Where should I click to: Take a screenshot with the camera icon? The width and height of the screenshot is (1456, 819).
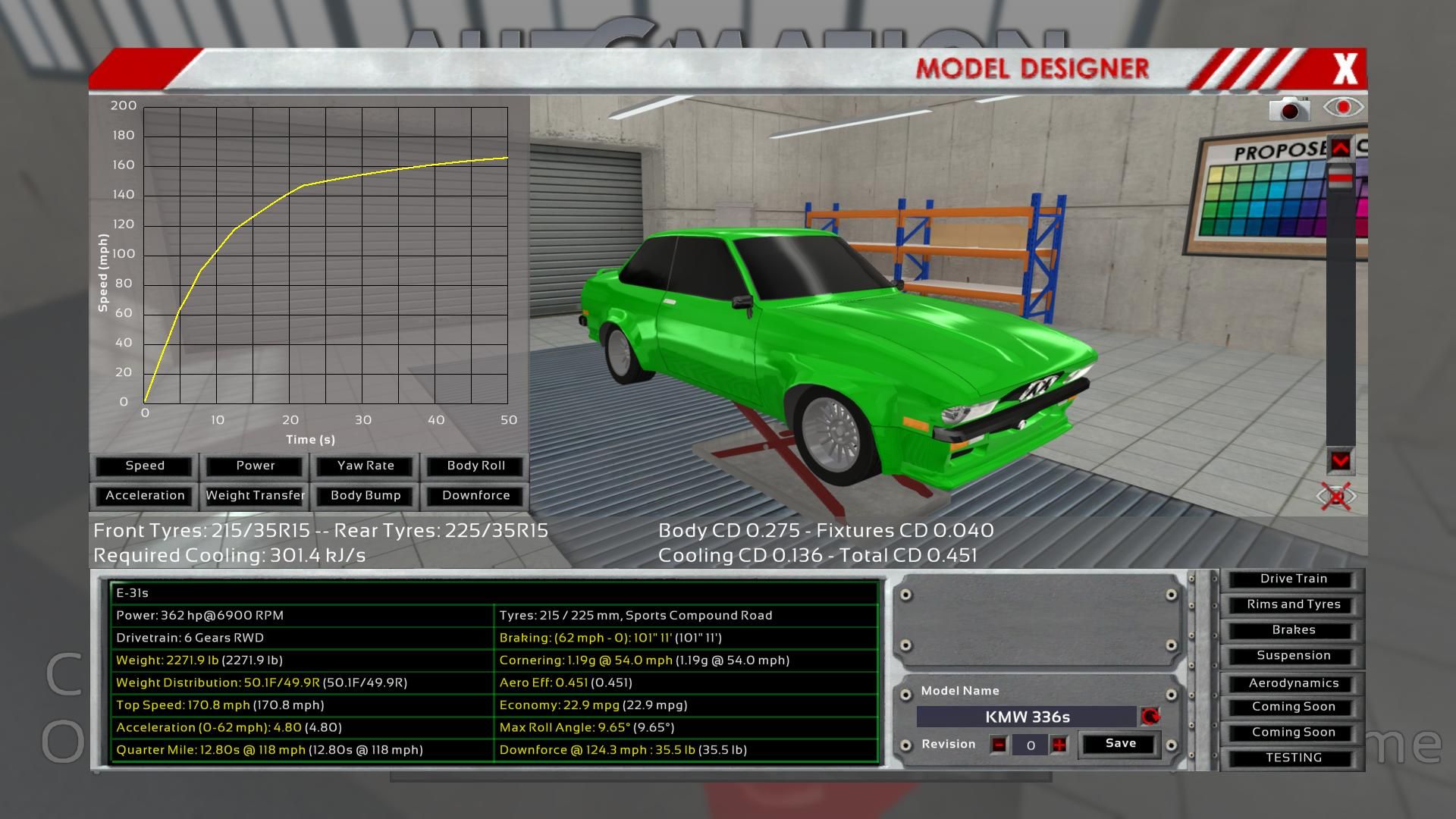click(1289, 110)
